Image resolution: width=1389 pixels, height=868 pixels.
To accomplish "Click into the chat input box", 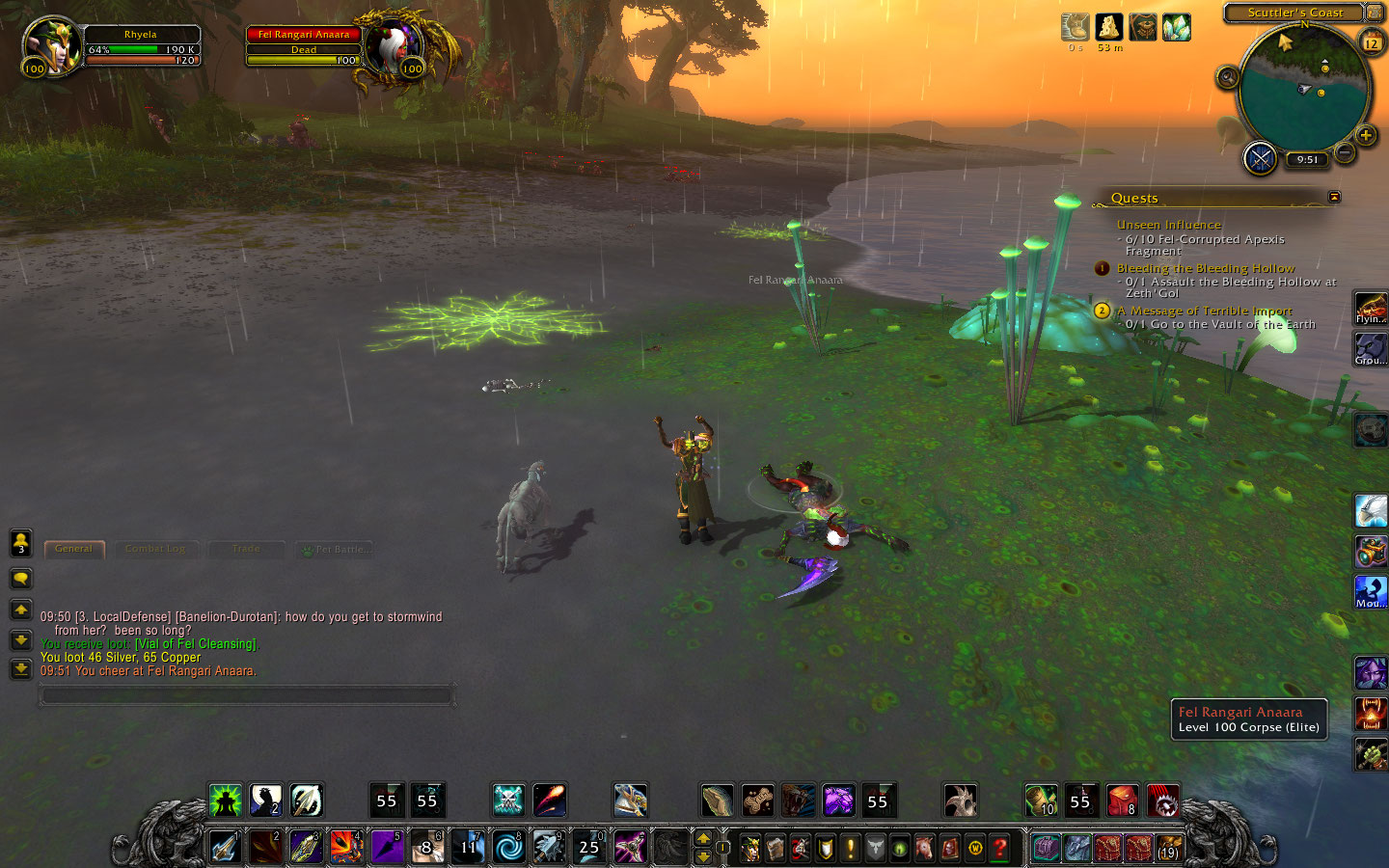I will click(246, 695).
